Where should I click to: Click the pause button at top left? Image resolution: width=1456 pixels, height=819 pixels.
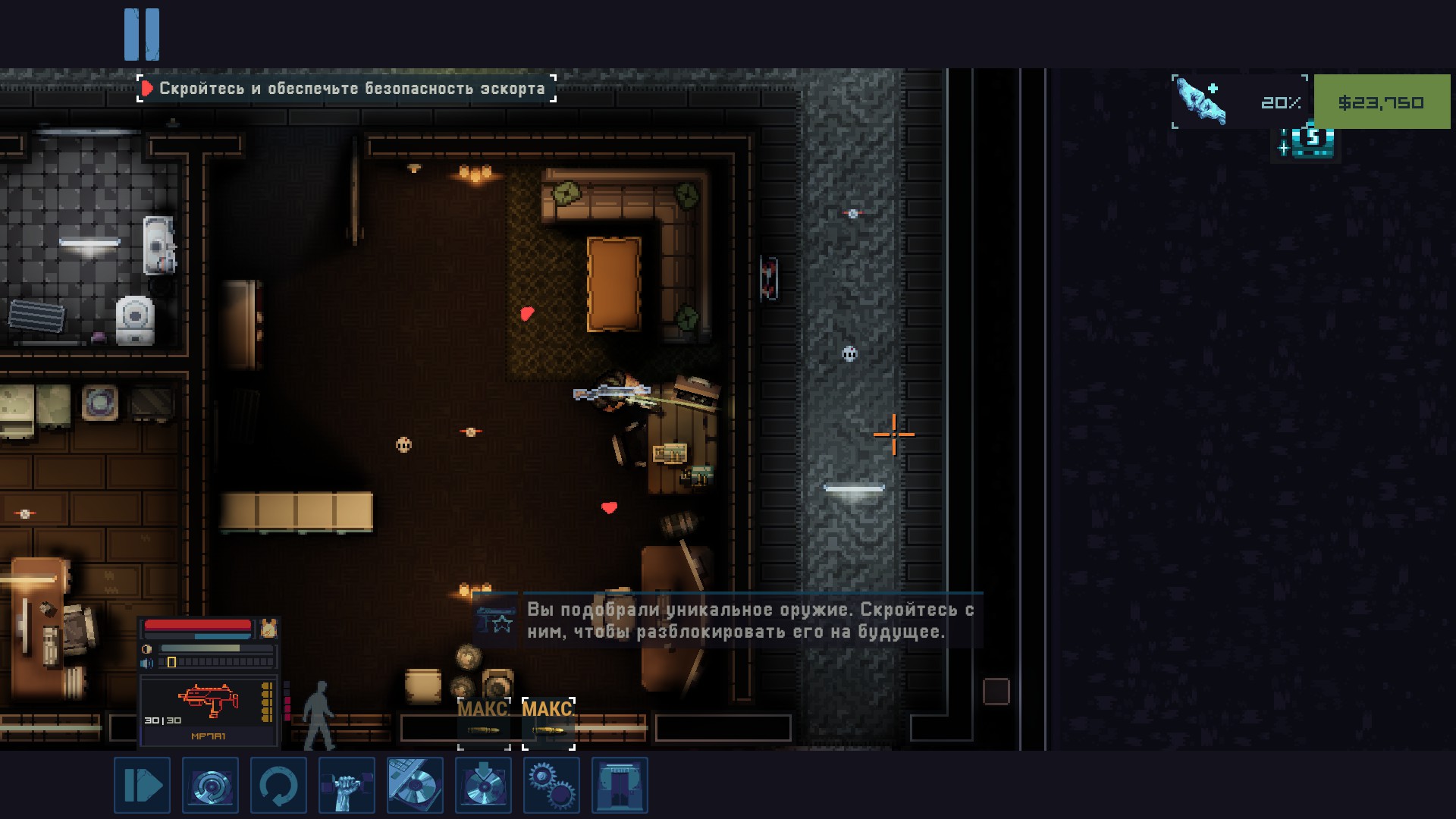point(142,34)
